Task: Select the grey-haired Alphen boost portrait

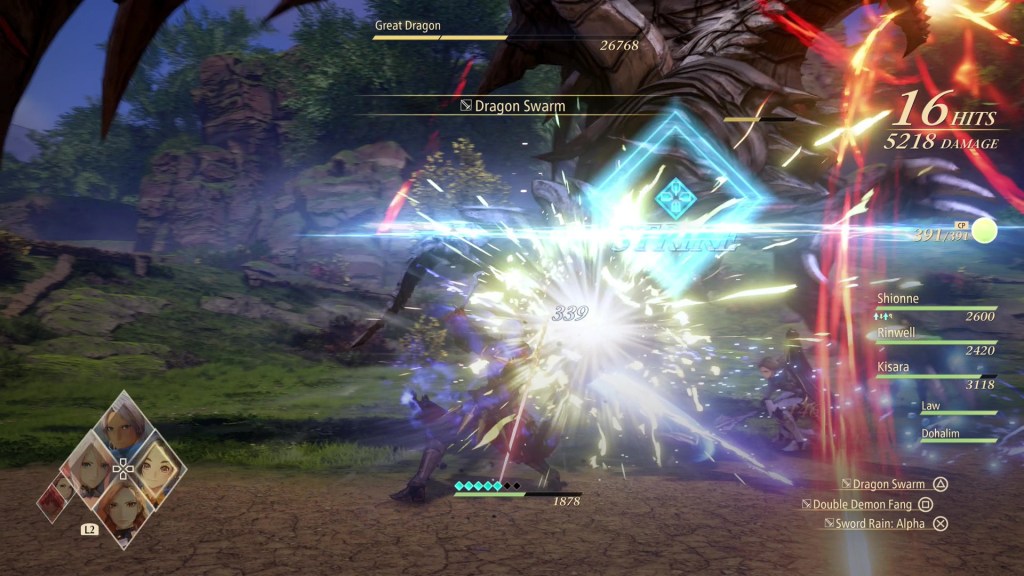Action: point(121,431)
